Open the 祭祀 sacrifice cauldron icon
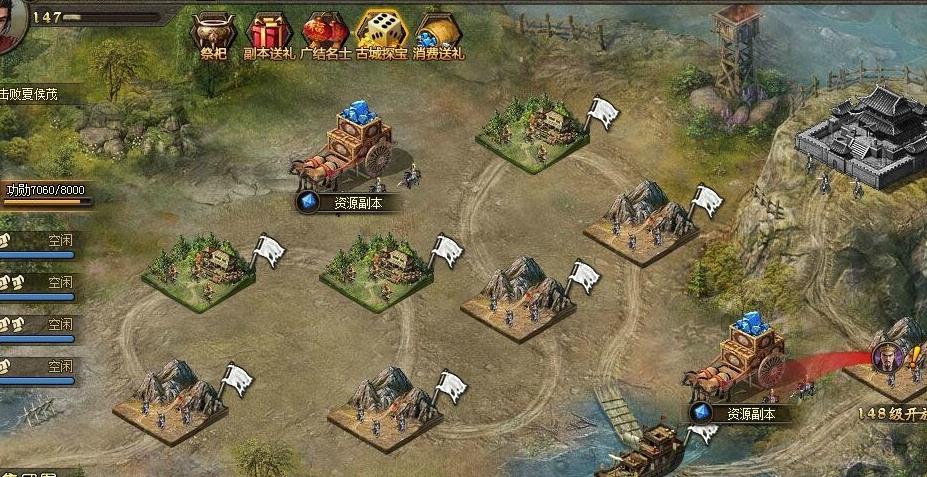The image size is (927, 477). coord(211,32)
